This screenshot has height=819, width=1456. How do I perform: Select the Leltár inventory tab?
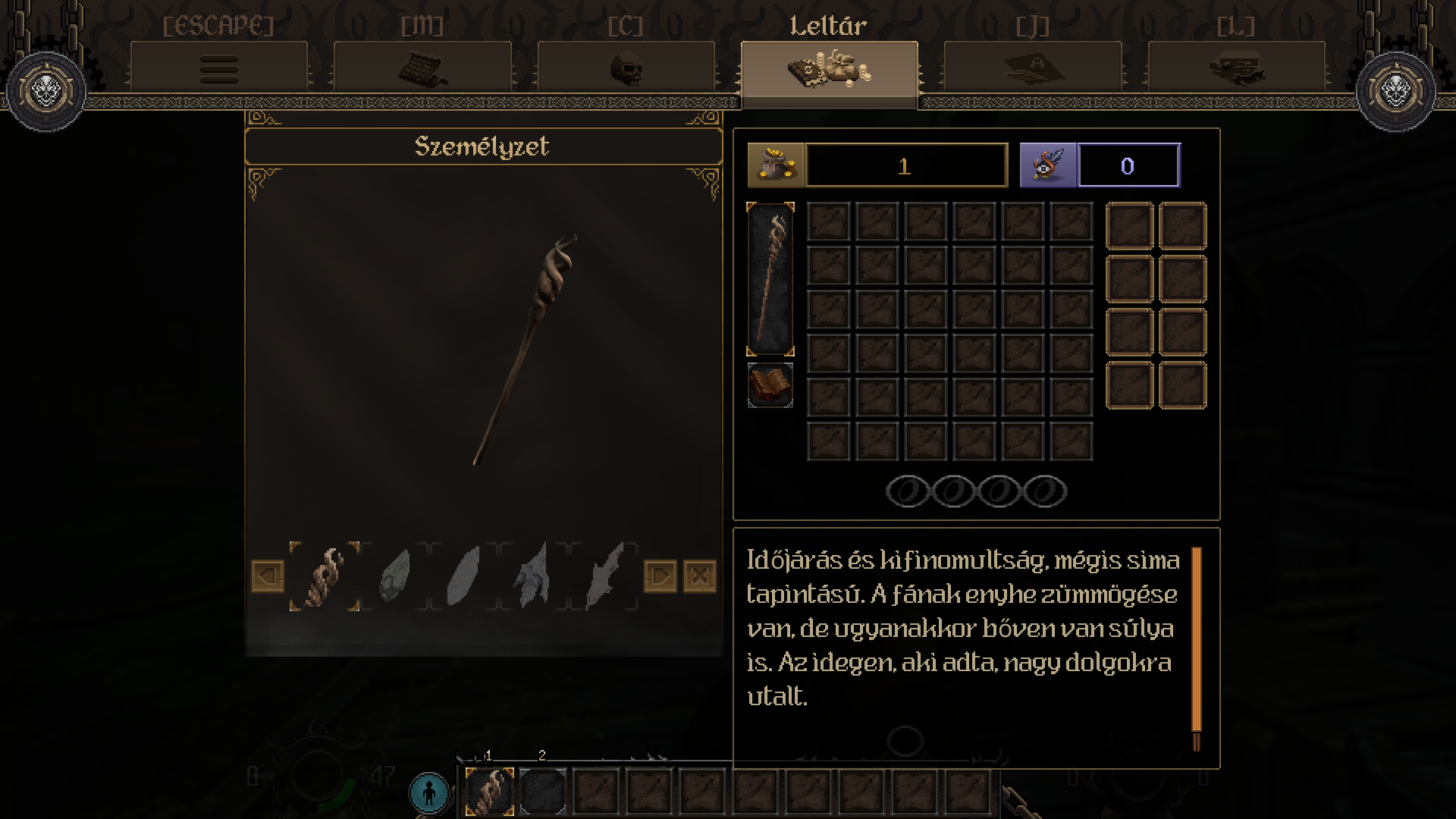coord(829,70)
